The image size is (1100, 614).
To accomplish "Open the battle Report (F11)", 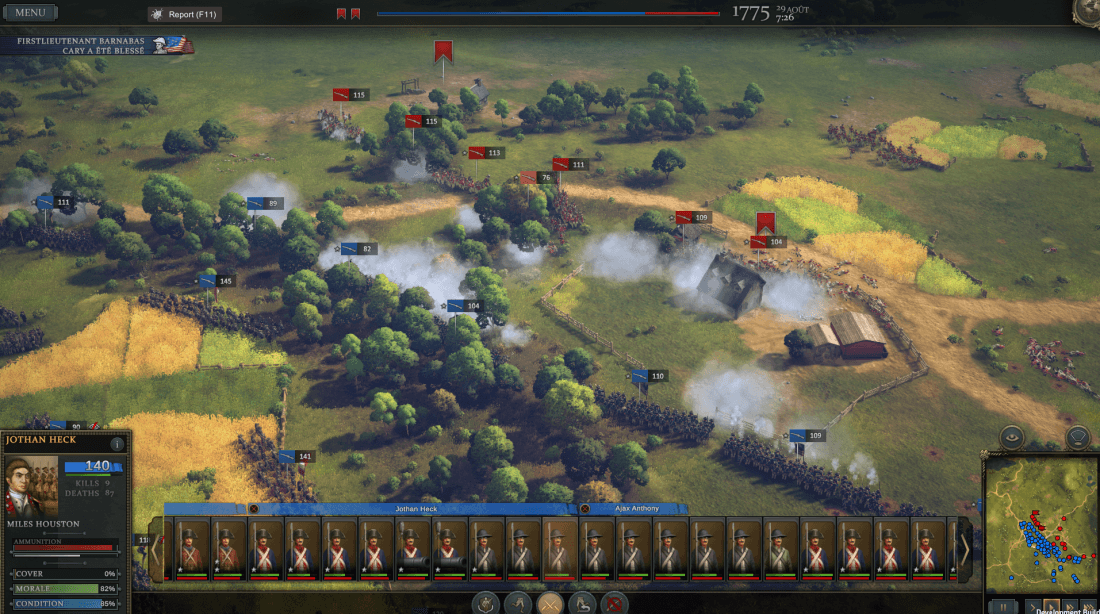I will [185, 14].
